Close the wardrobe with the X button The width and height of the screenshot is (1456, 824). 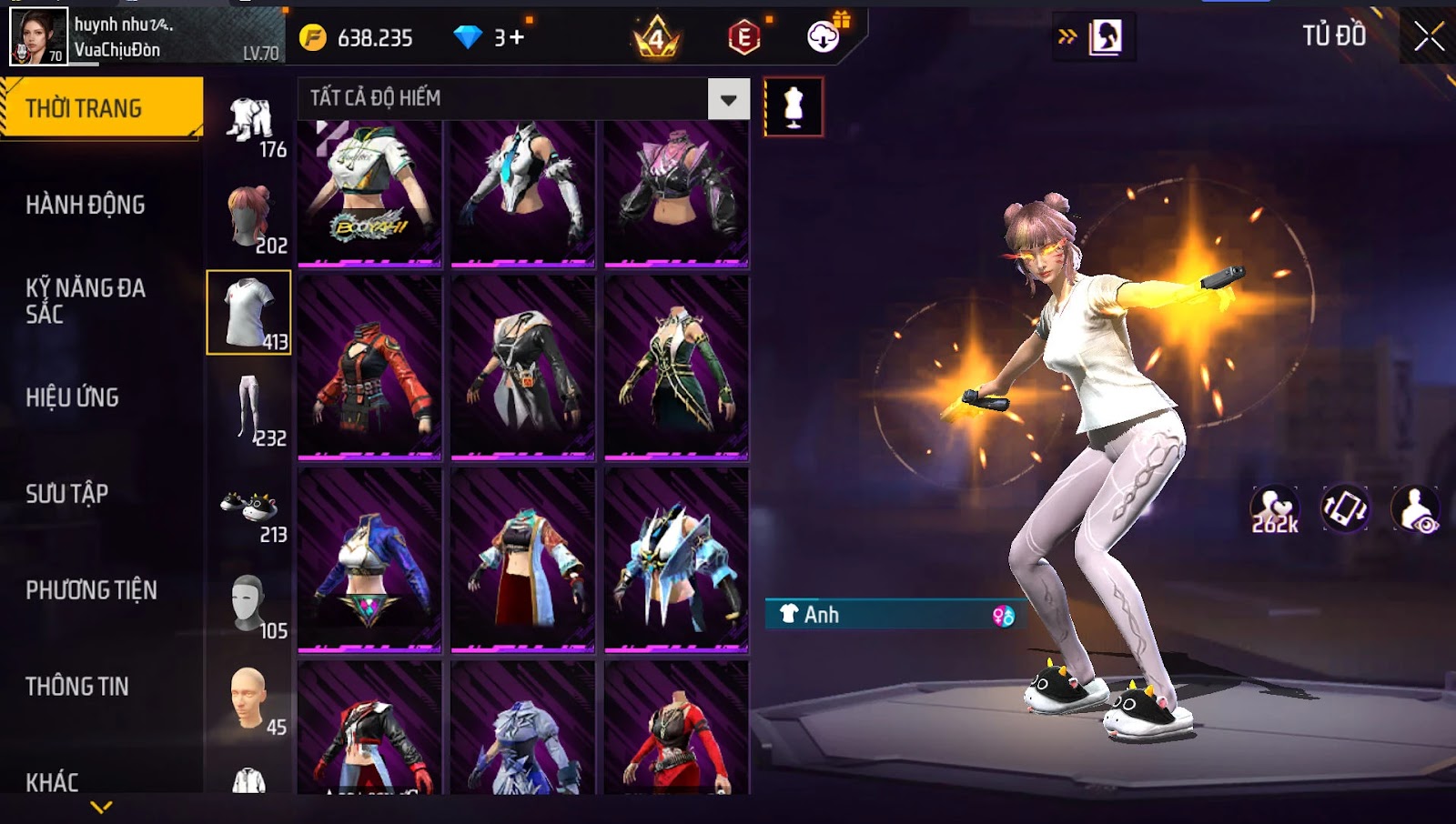pyautogui.click(x=1429, y=36)
